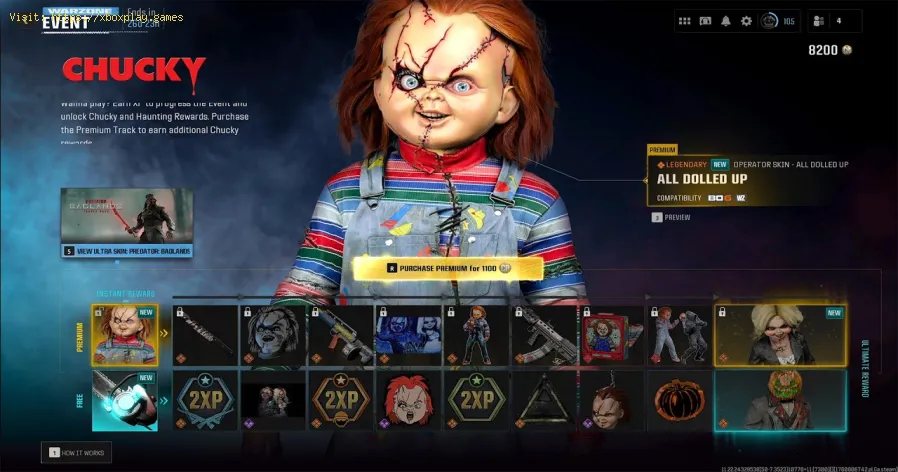Select the hanging Chucky head charm reward
Image resolution: width=898 pixels, height=472 pixels.
[612, 400]
